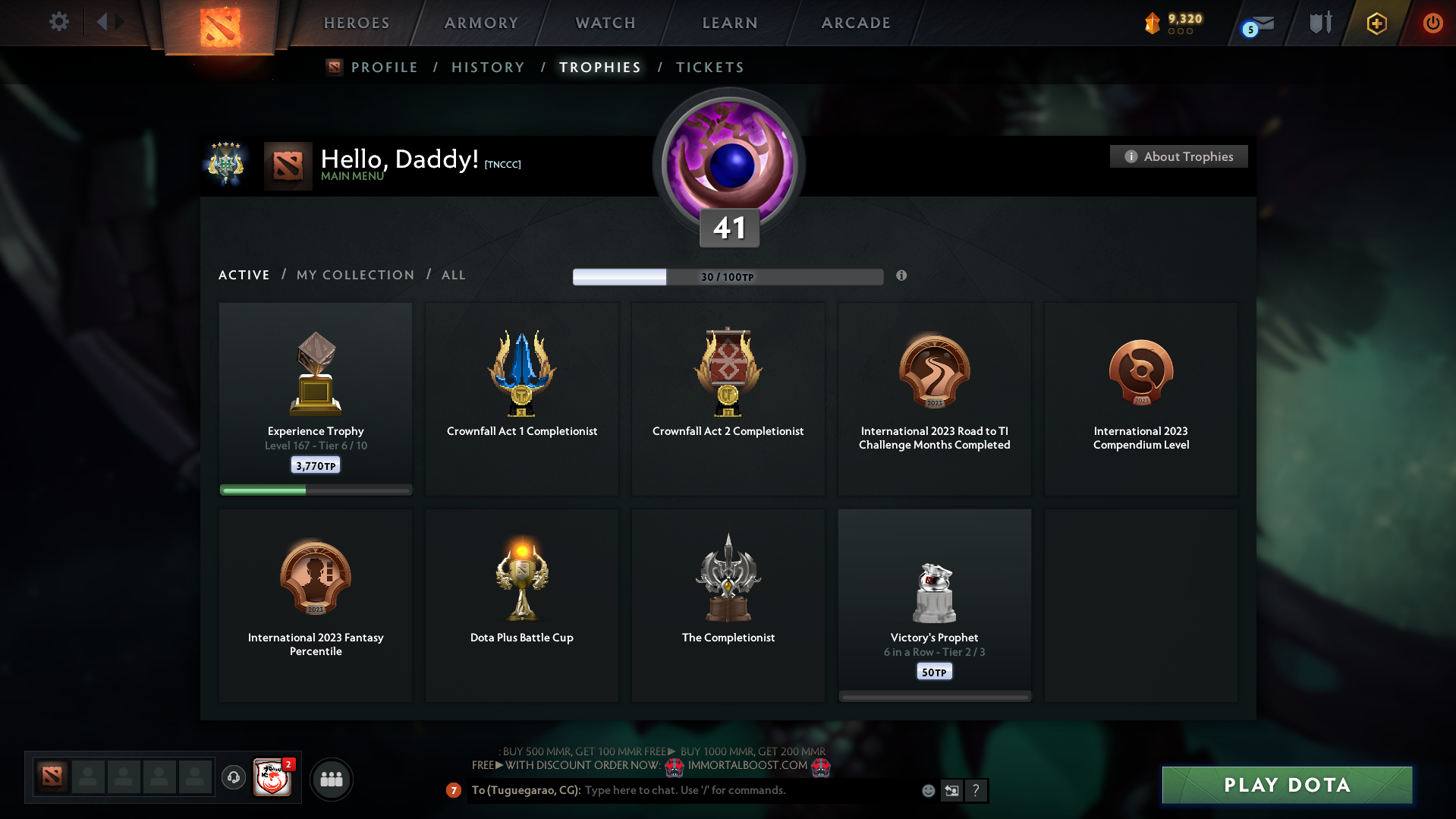
Task: Click the chat input field to type a message
Action: [721, 790]
